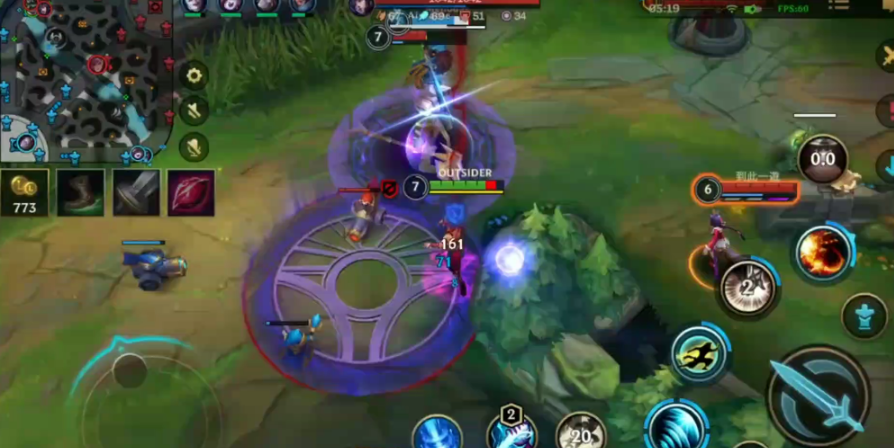Use the item on 20 cooldown
Screen dimensions: 894x448
[581, 432]
